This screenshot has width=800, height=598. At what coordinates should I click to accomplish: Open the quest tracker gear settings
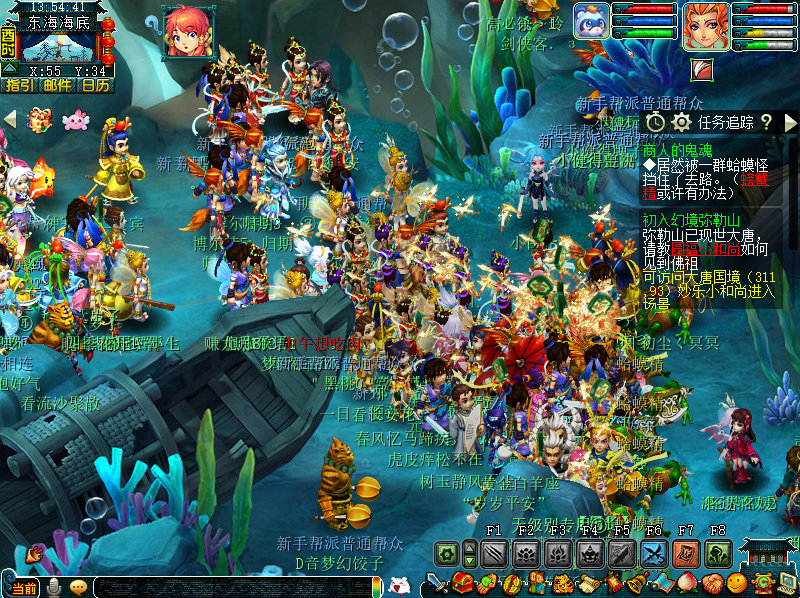[x=682, y=122]
